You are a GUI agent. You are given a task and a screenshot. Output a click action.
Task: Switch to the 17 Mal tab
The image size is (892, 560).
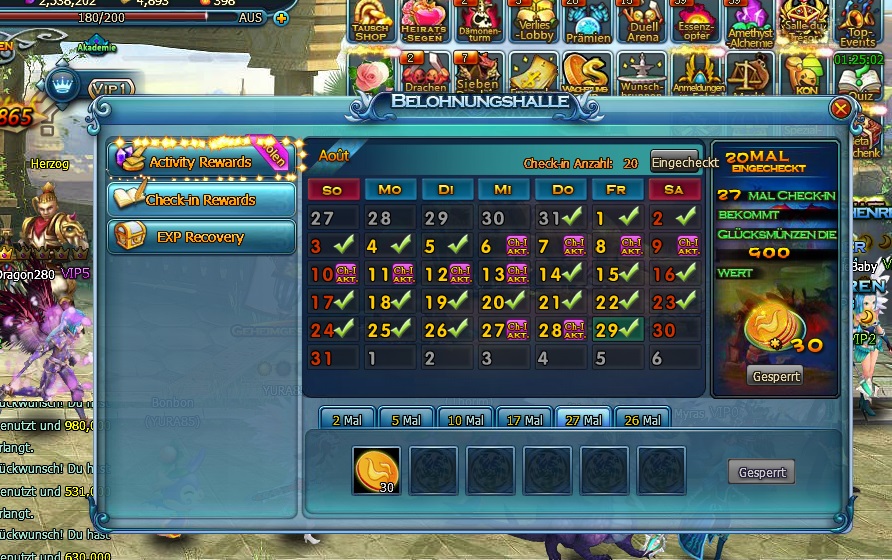[x=524, y=421]
